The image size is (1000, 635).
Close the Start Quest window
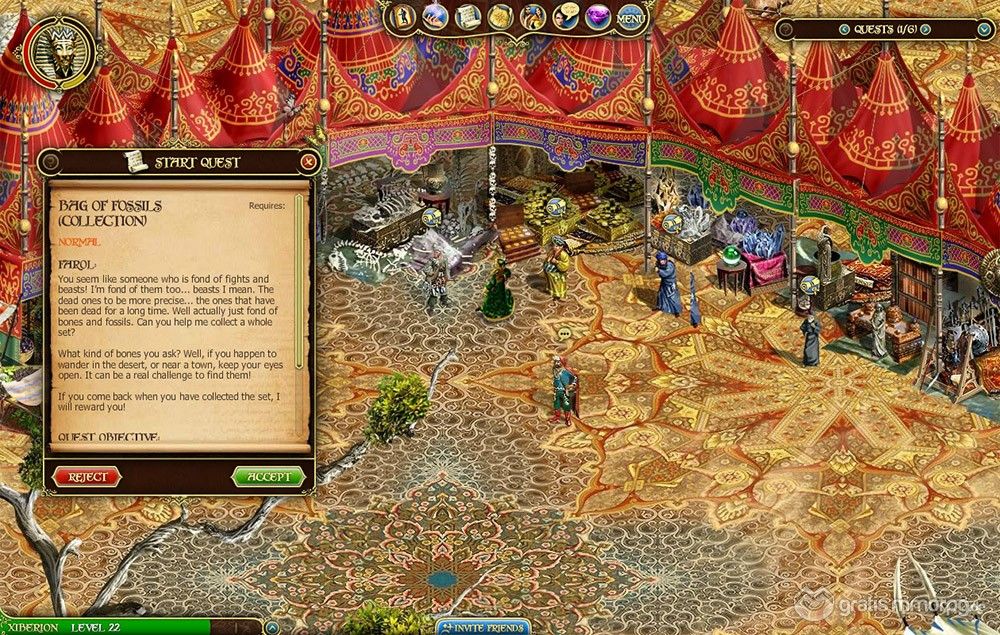[x=309, y=161]
